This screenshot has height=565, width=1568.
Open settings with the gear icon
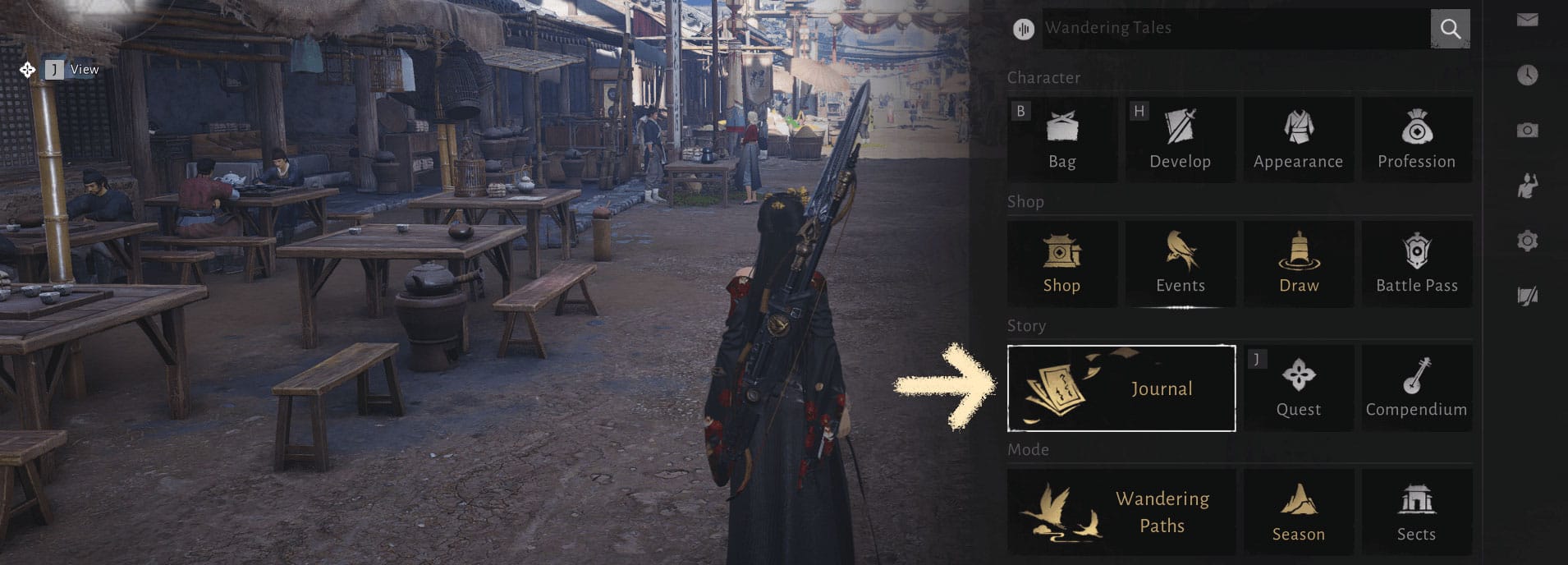click(1527, 241)
